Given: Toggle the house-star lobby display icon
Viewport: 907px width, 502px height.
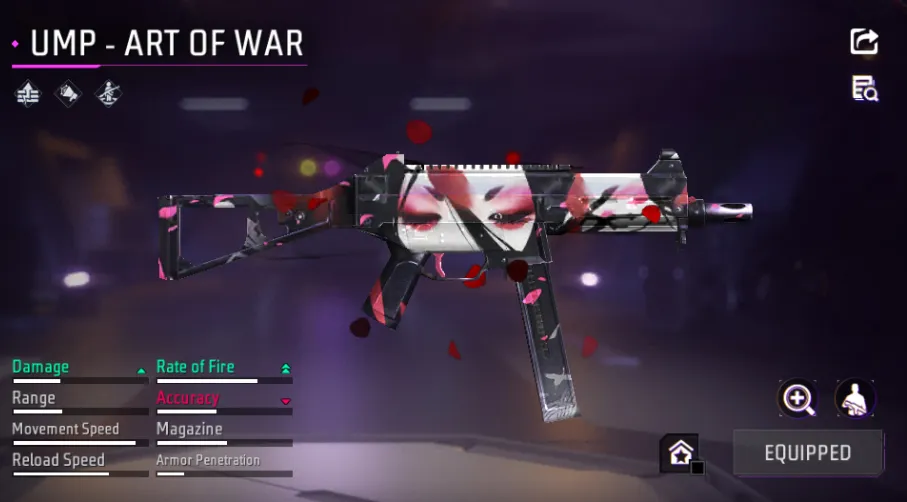Looking at the screenshot, I should coord(679,453).
